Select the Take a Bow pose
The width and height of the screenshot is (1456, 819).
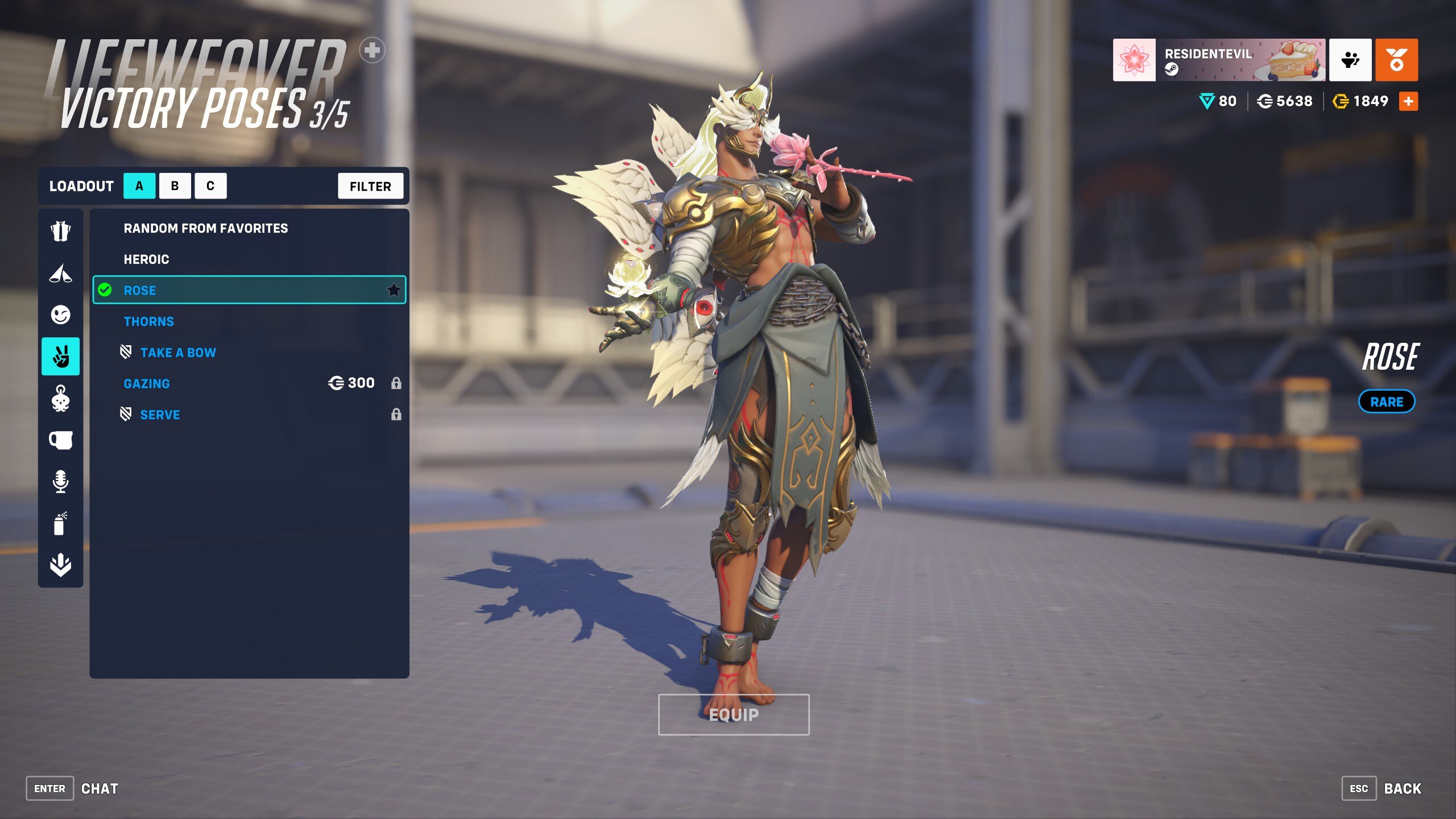coord(178,353)
